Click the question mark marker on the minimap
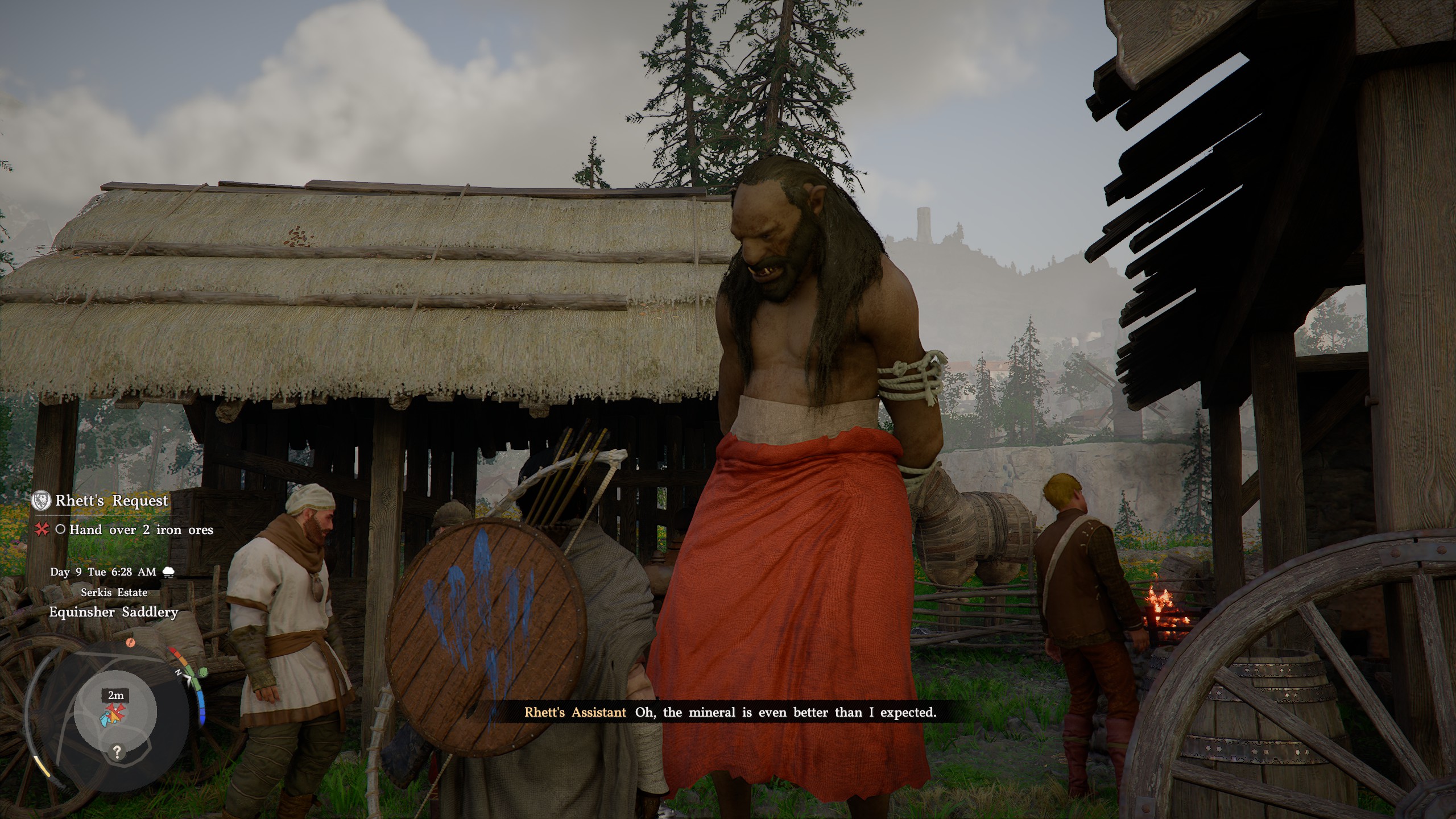Image resolution: width=1456 pixels, height=819 pixels. tap(117, 752)
